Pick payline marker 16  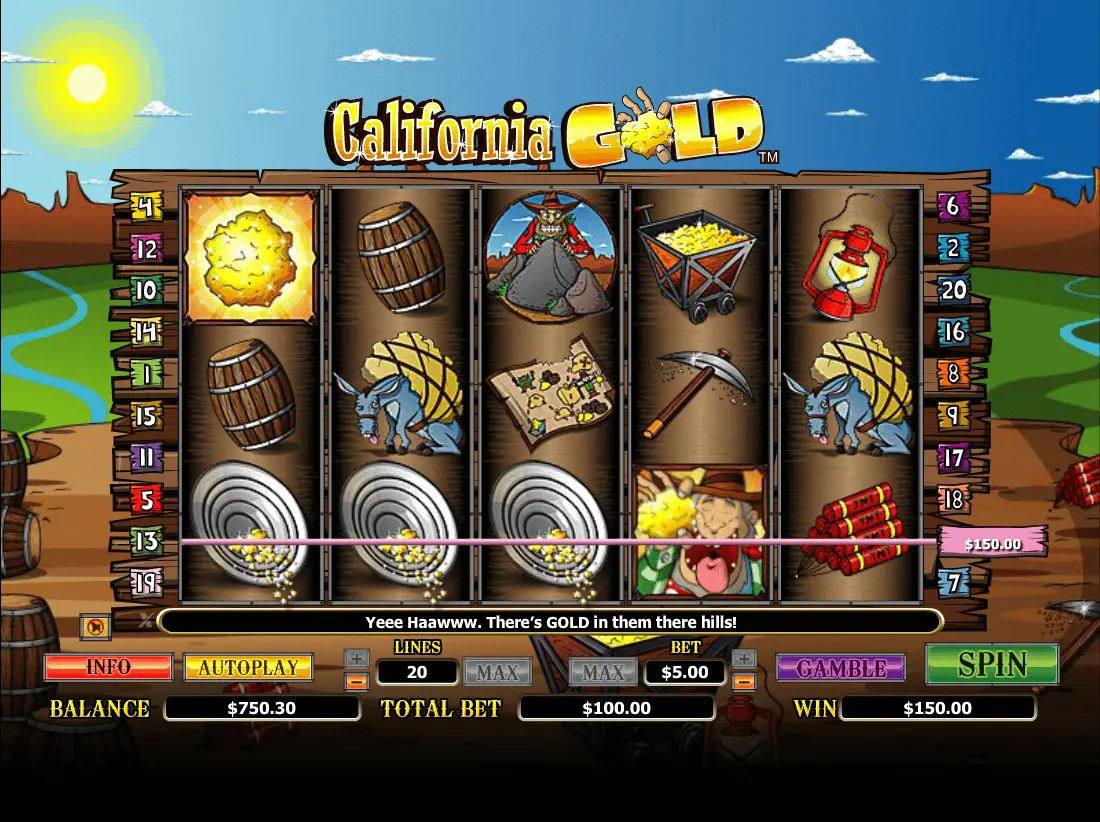point(954,331)
